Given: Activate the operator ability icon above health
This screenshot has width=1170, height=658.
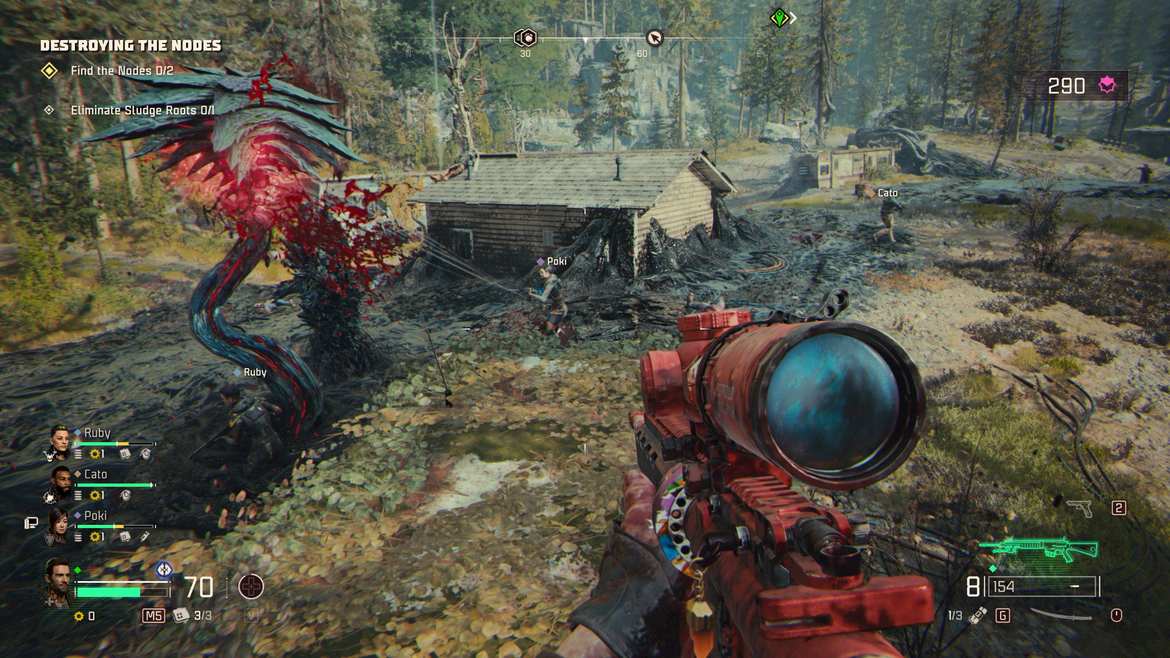Looking at the screenshot, I should tap(164, 569).
